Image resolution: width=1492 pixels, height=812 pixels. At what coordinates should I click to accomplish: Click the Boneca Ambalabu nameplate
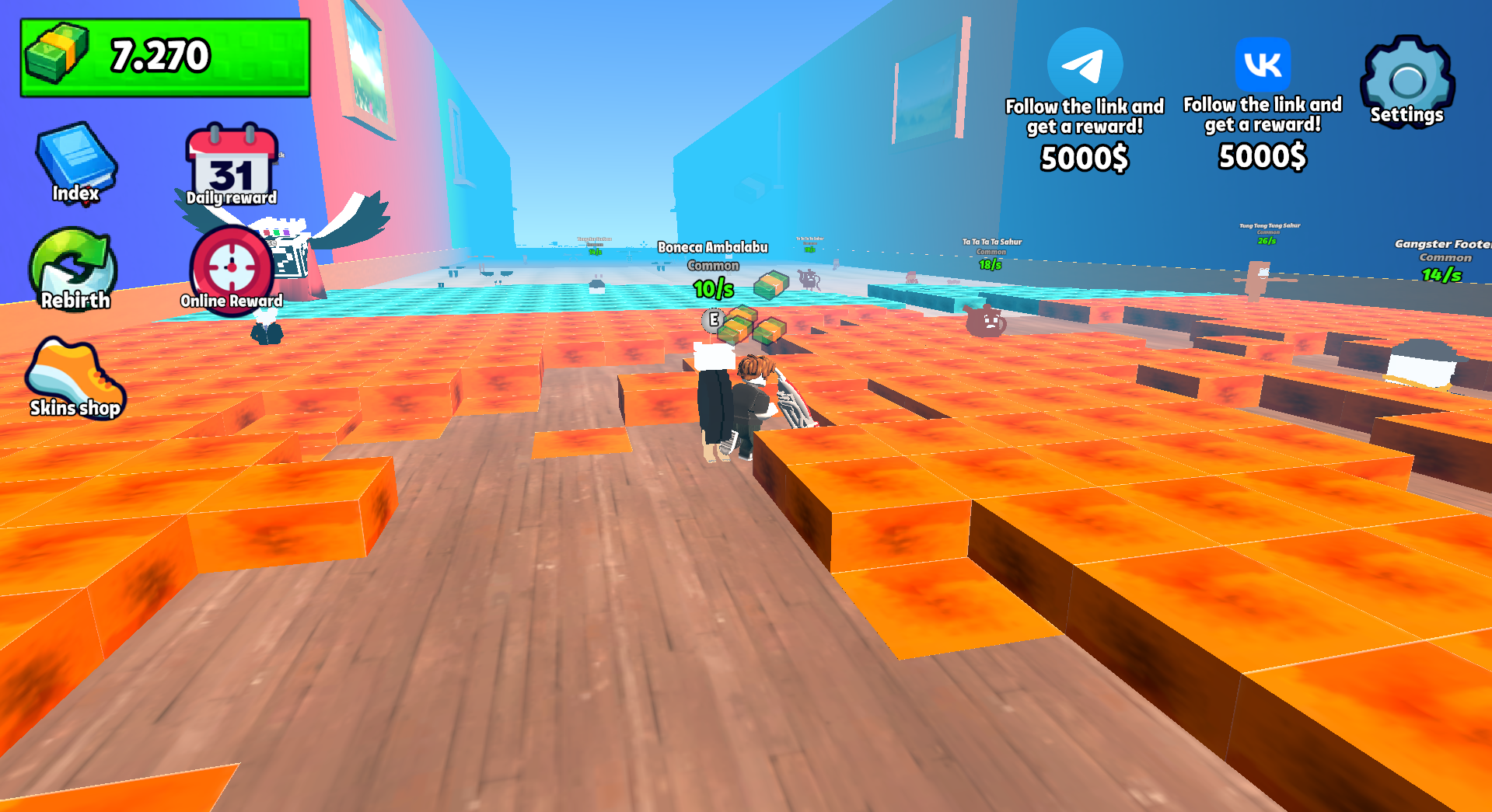point(712,246)
